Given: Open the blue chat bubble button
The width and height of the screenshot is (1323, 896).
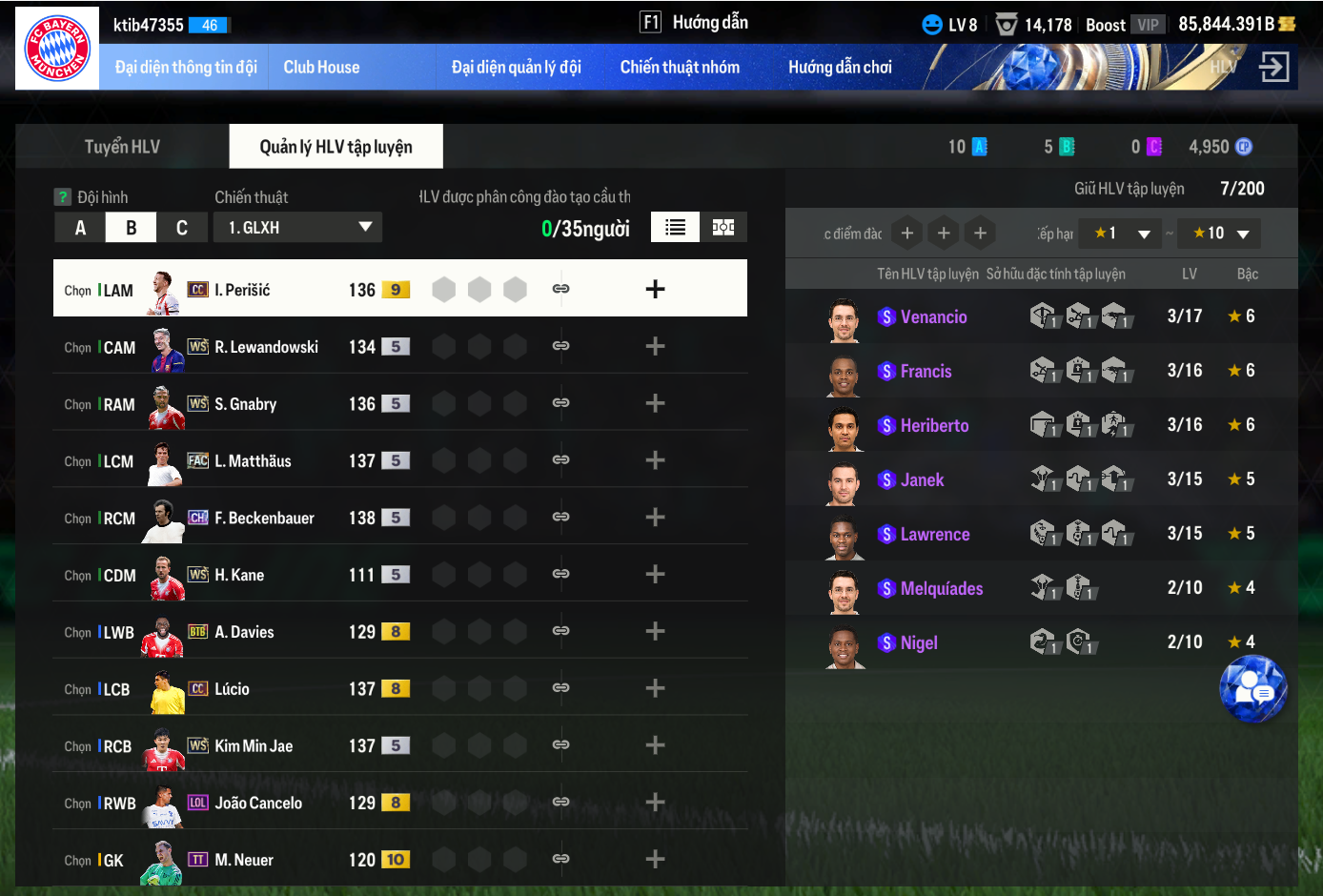Looking at the screenshot, I should click(1252, 689).
